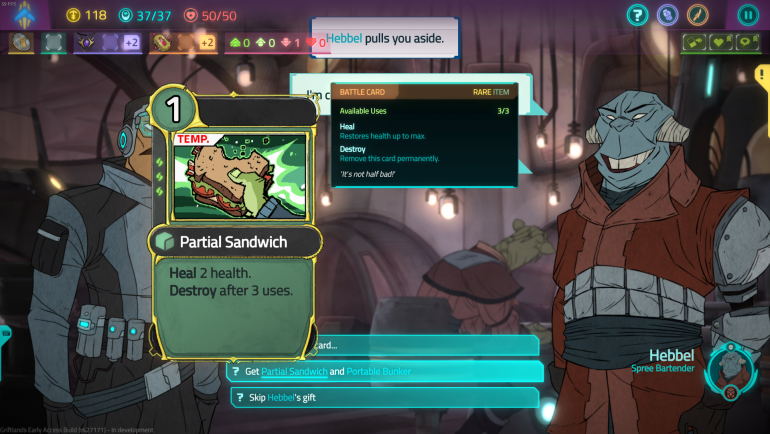The height and width of the screenshot is (434, 770).
Task: Open the compass map icon
Action: [697, 15]
